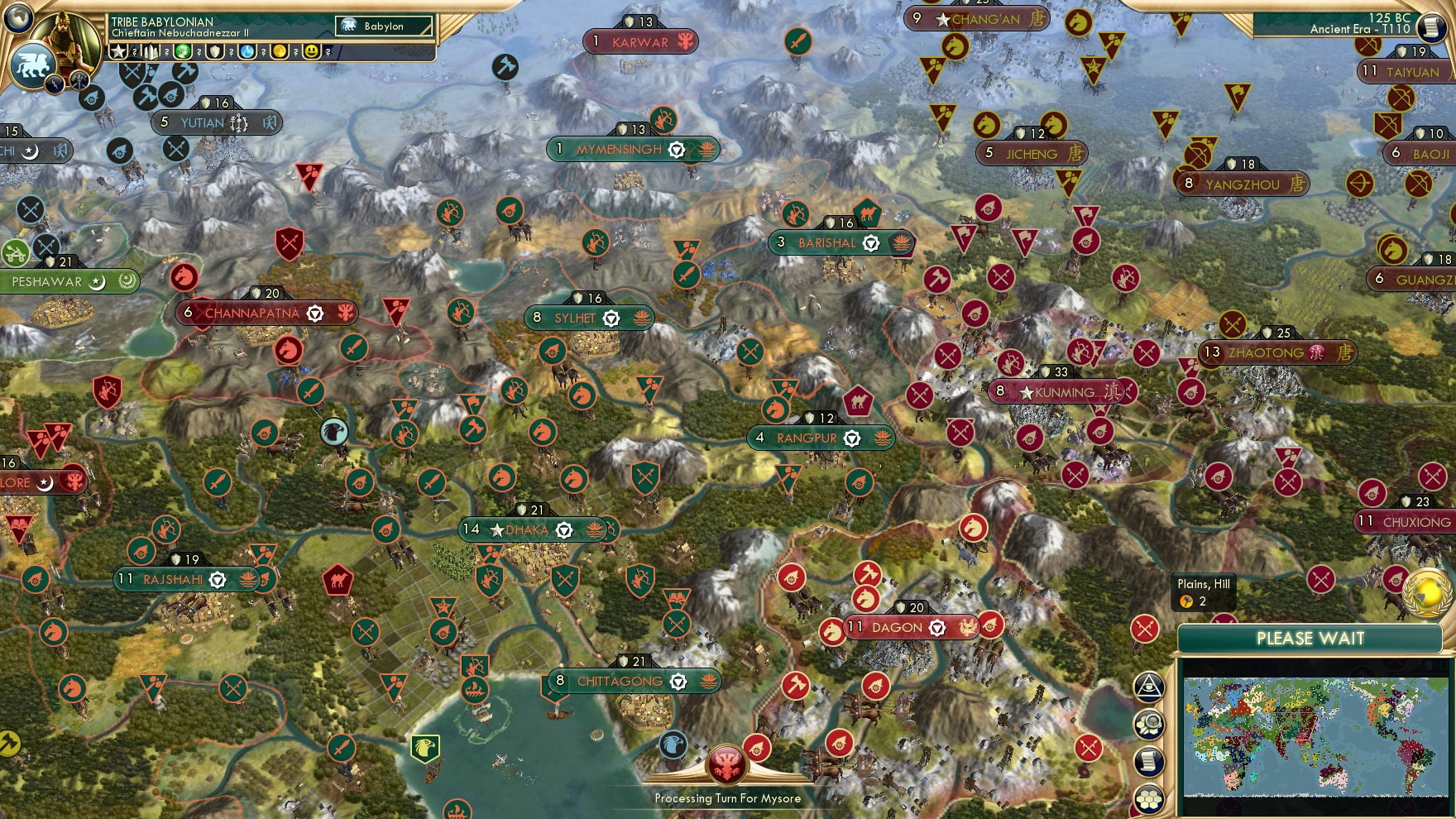This screenshot has width=1456, height=819.
Task: Click the winged lion Babylon emblem top-left
Action: (x=34, y=68)
